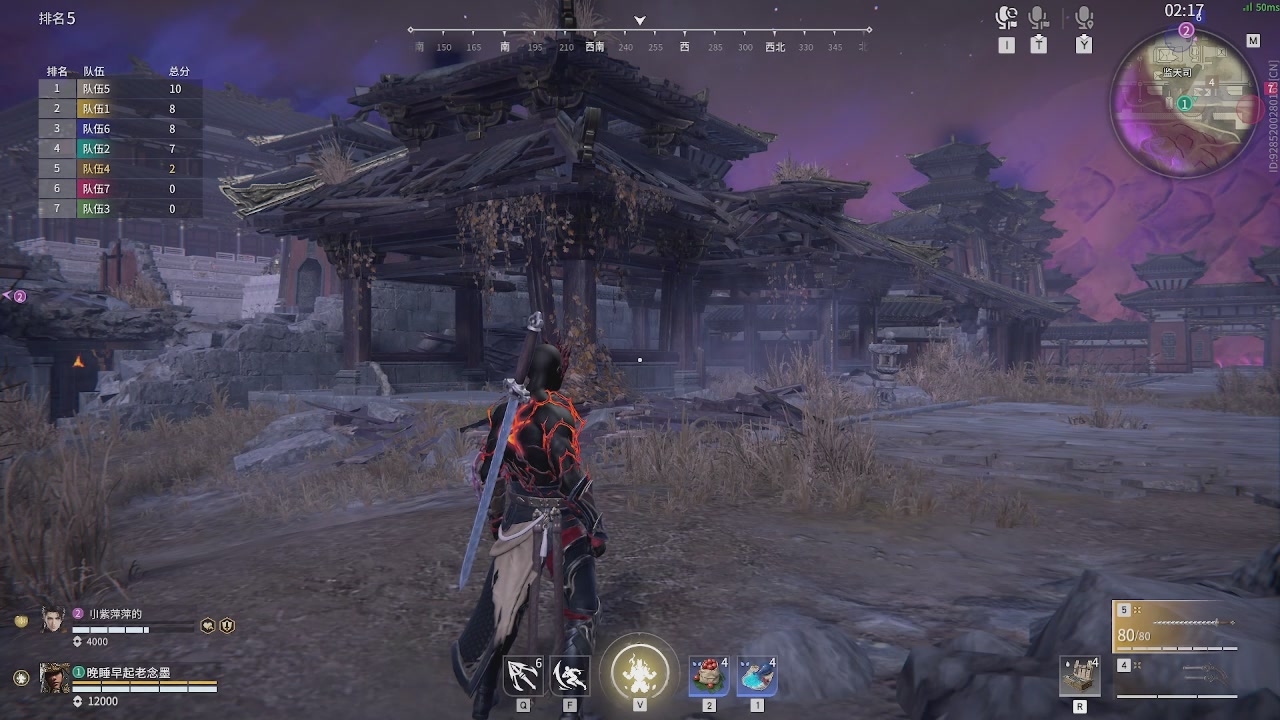Viewport: 1280px width, 720px height.
Task: Click the green number 1 minimap marker
Action: (x=1184, y=103)
